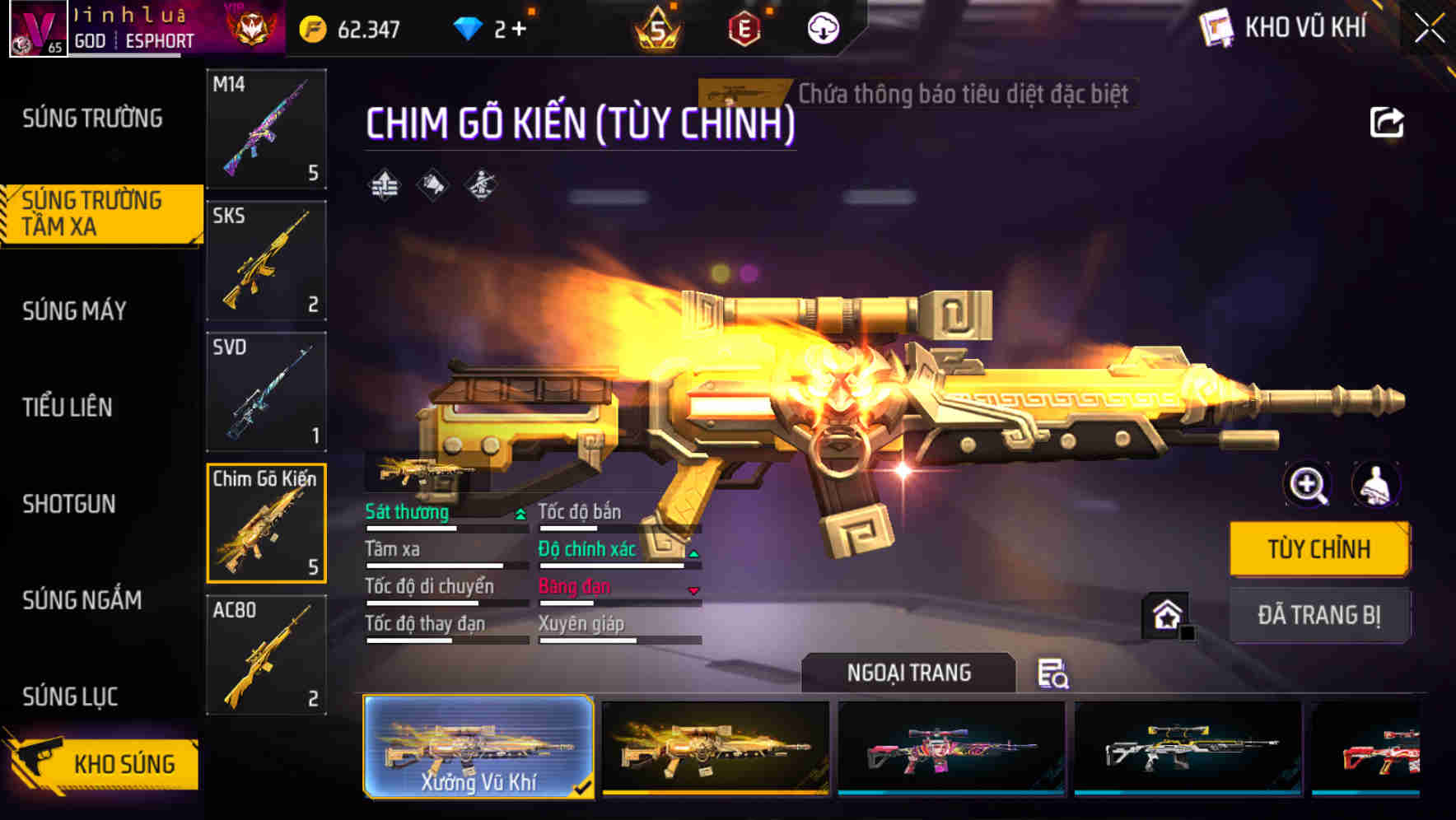Expand the Sát thương stat arrow
This screenshot has width=1456, height=820.
pyautogui.click(x=520, y=513)
